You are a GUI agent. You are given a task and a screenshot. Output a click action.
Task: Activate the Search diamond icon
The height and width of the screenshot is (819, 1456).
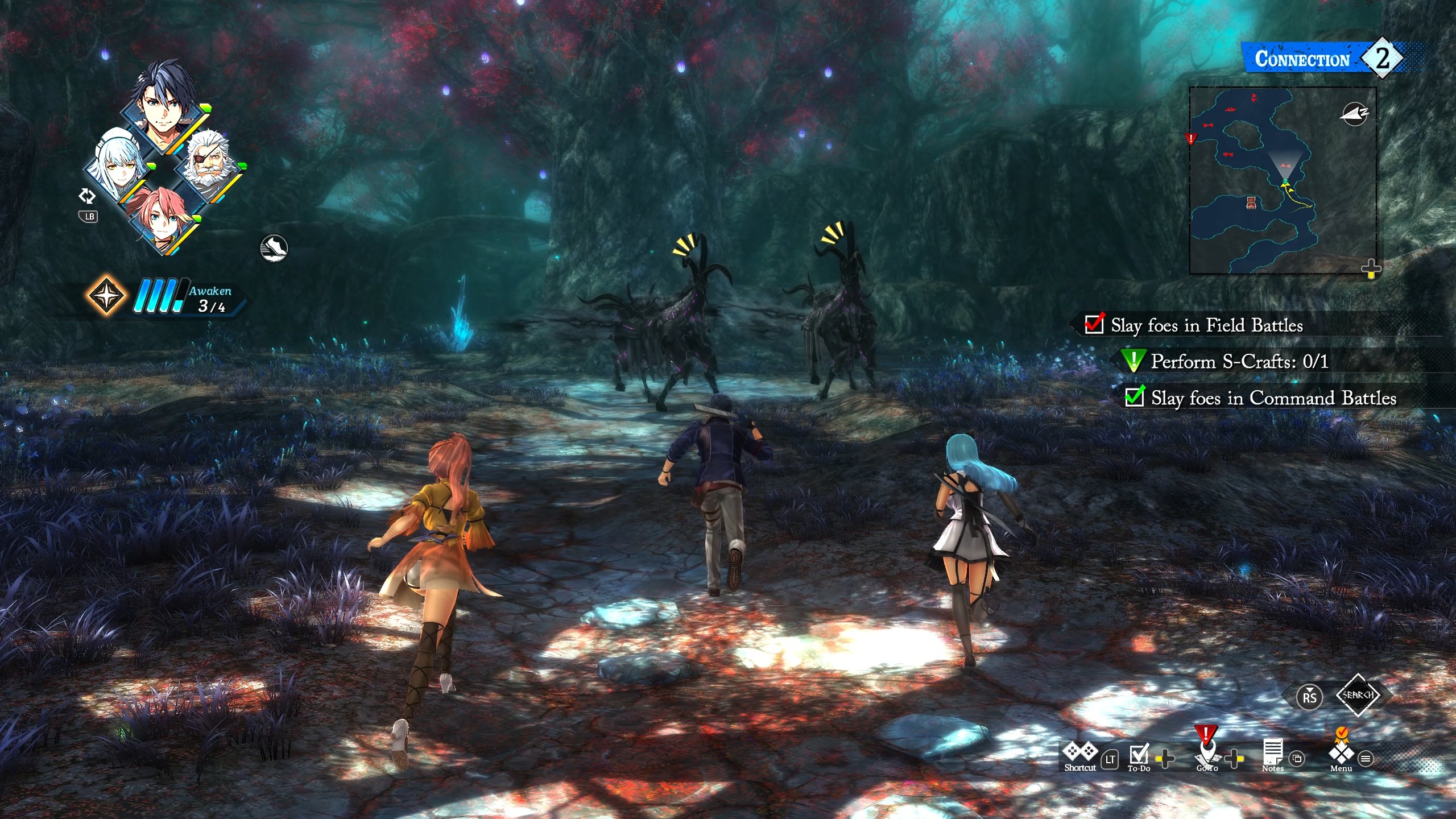pos(1358,695)
